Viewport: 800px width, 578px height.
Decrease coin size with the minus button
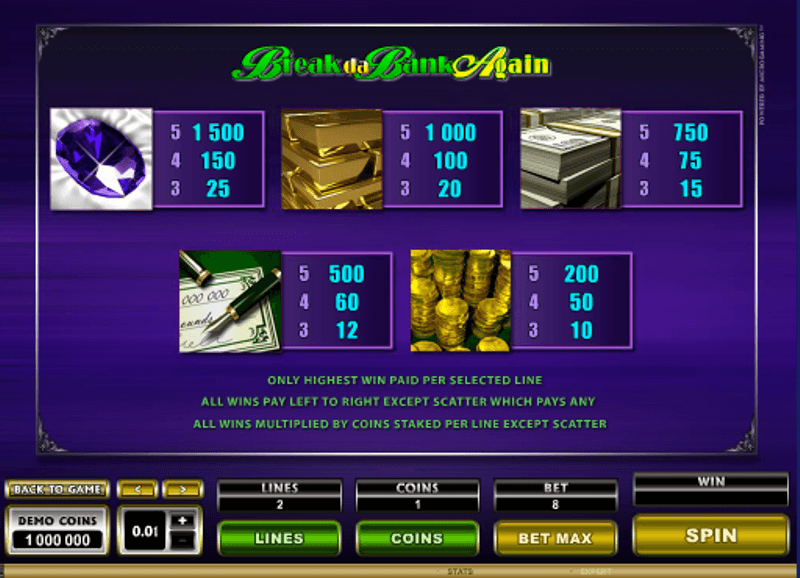(184, 541)
